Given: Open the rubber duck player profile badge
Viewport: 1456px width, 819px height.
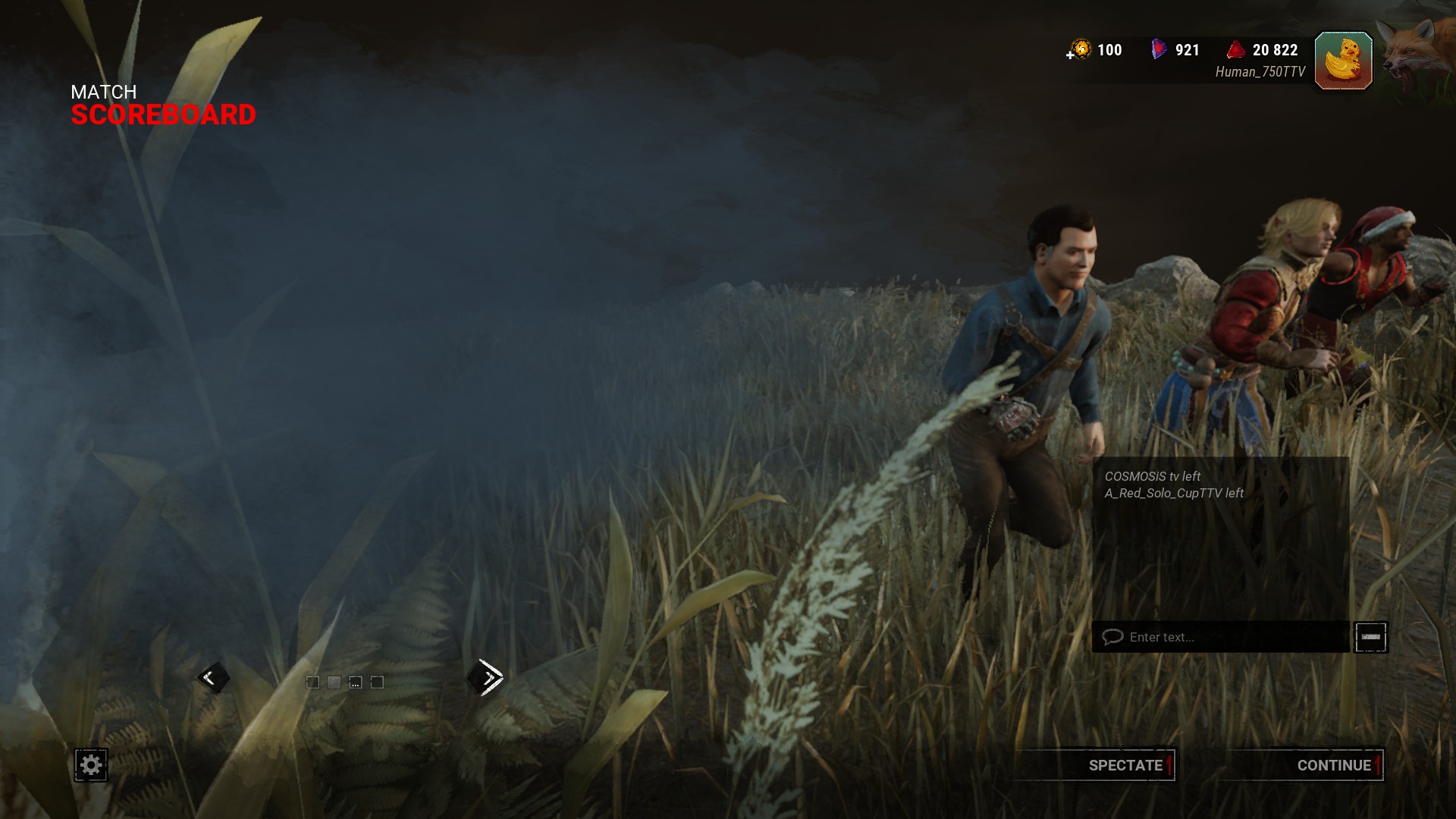Looking at the screenshot, I should (x=1343, y=61).
